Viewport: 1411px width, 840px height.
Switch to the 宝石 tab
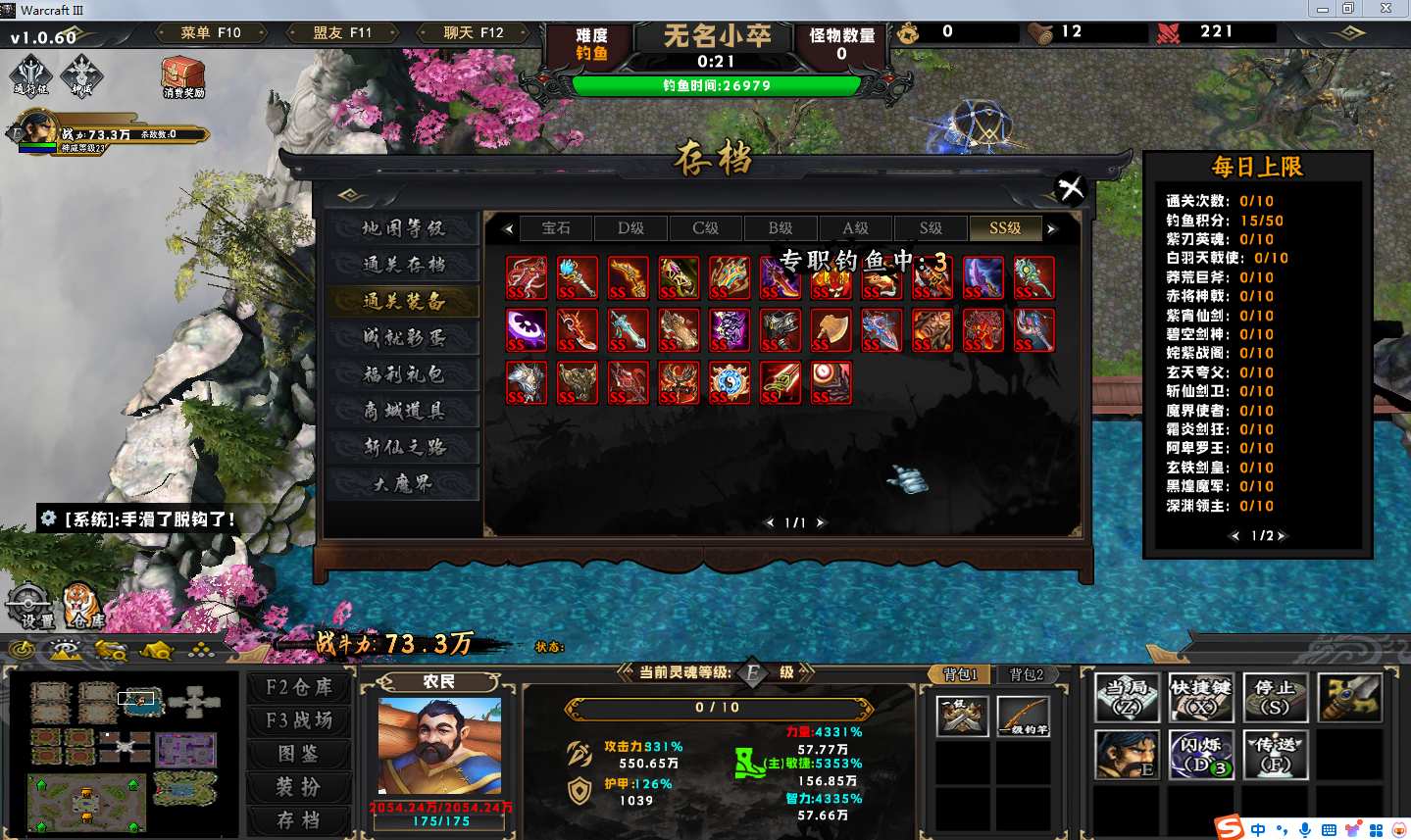(556, 228)
